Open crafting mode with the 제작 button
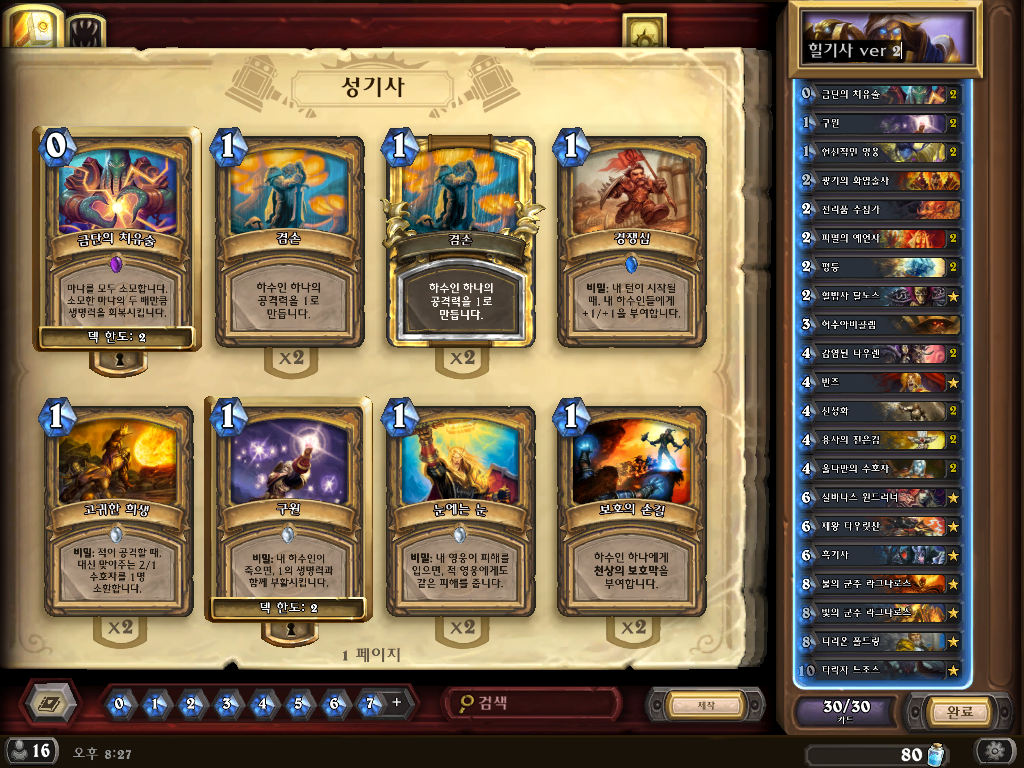The height and width of the screenshot is (768, 1024). click(705, 706)
